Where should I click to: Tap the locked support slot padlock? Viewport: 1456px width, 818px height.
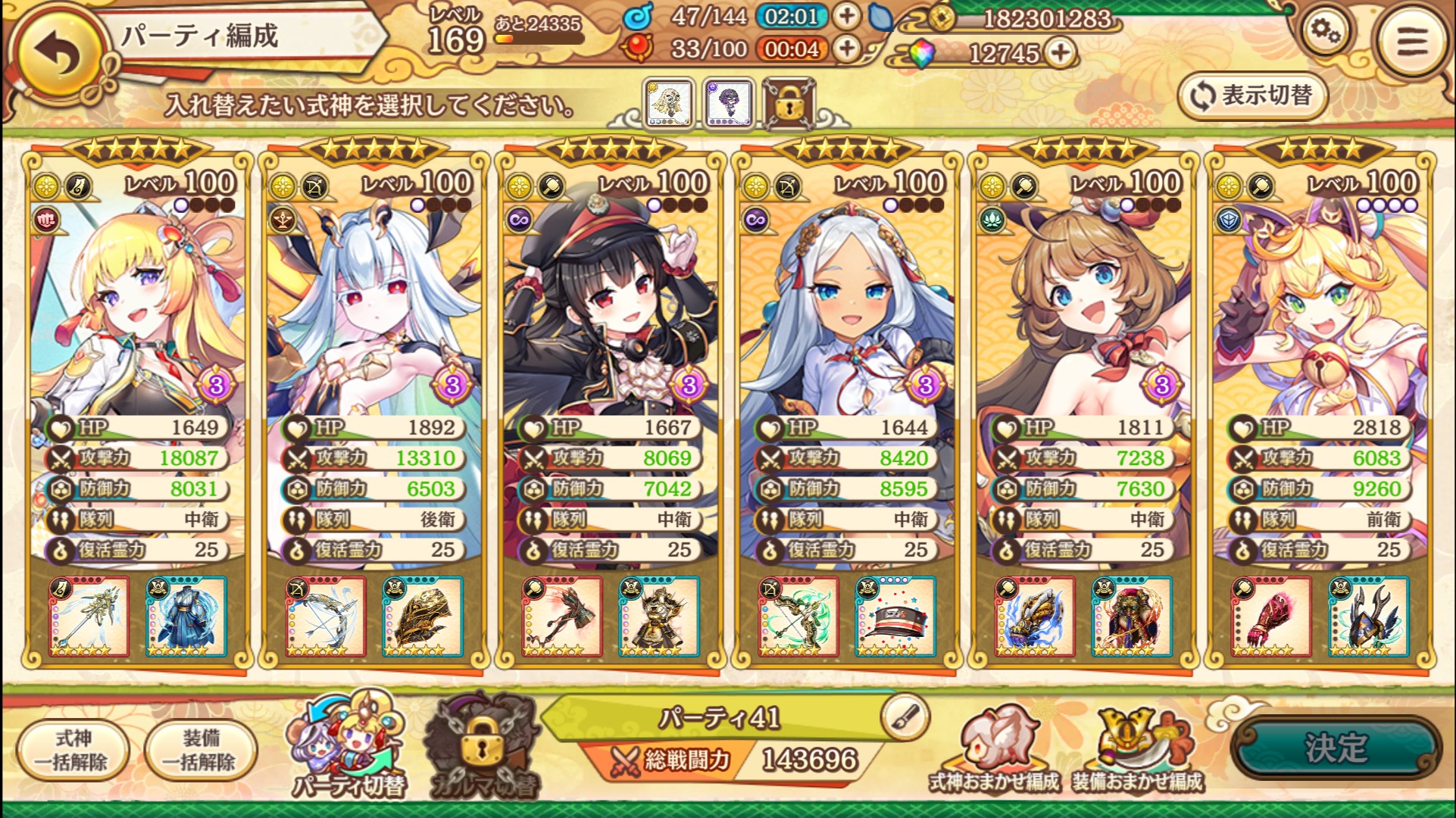click(x=789, y=104)
